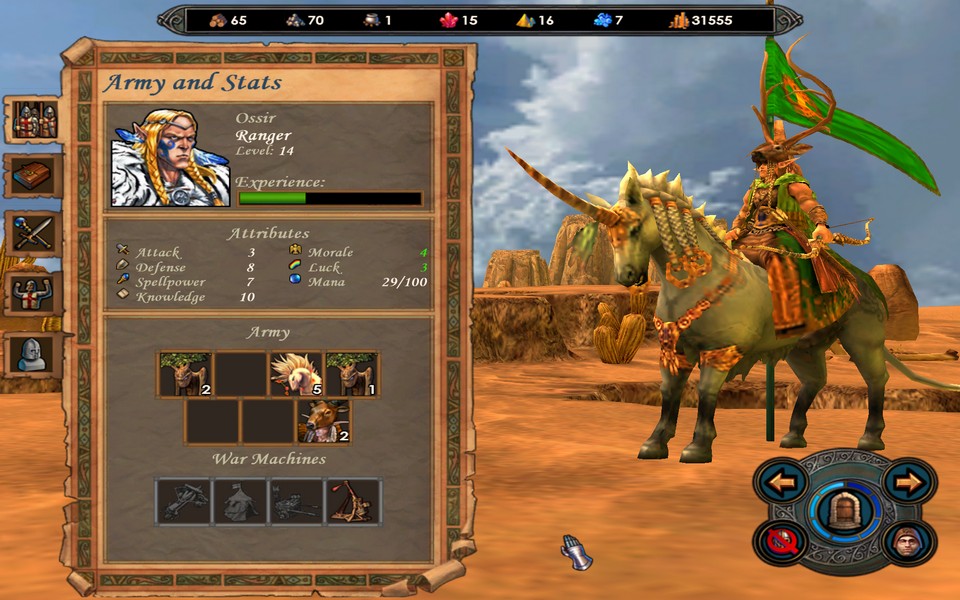Dismiss the hero with crossed-out helmet button
This screenshot has height=600, width=960.
pyautogui.click(x=780, y=543)
